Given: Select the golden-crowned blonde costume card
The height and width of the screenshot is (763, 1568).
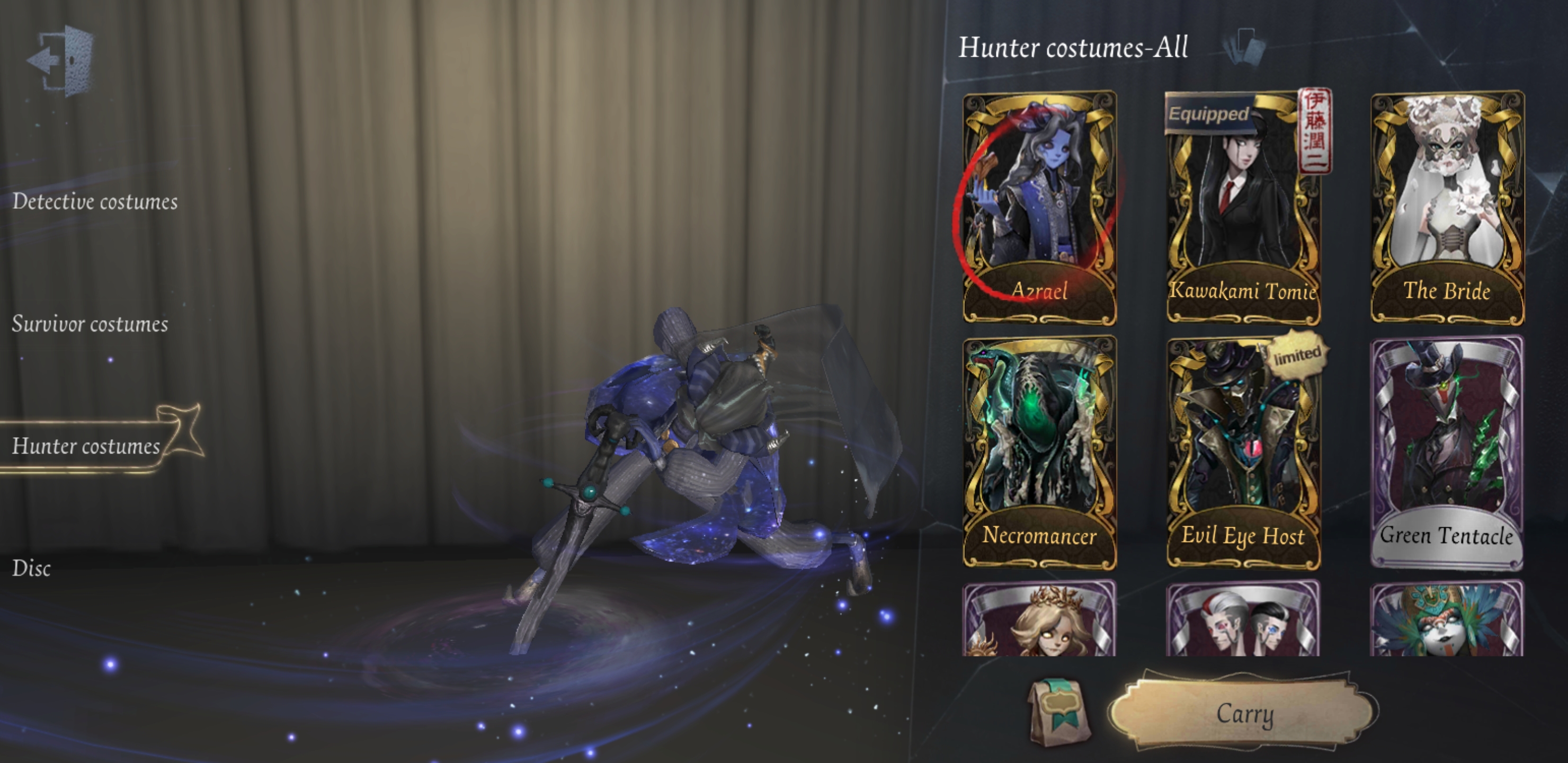Looking at the screenshot, I should [1039, 619].
